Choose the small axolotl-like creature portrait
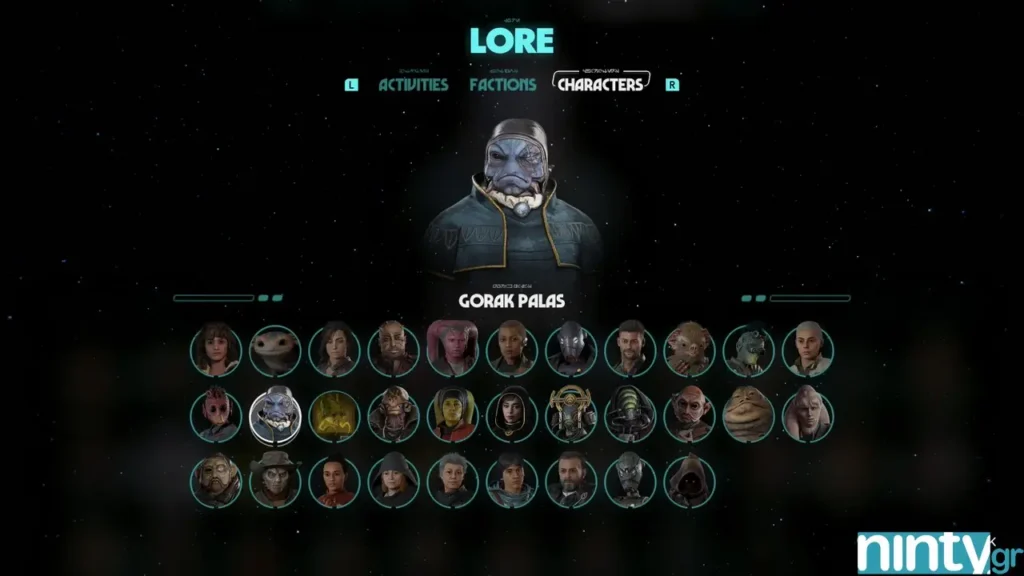The image size is (1024, 576). pos(275,349)
